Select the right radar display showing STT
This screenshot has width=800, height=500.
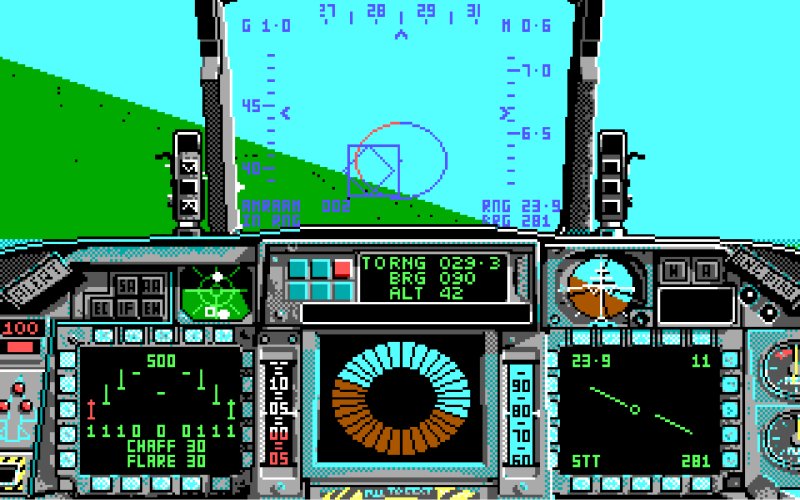point(638,410)
